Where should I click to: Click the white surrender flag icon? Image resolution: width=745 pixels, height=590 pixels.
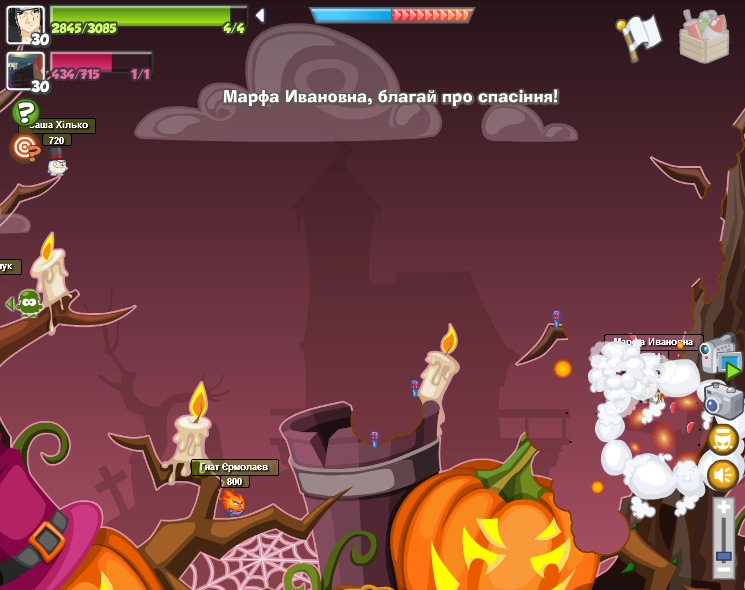tap(640, 36)
